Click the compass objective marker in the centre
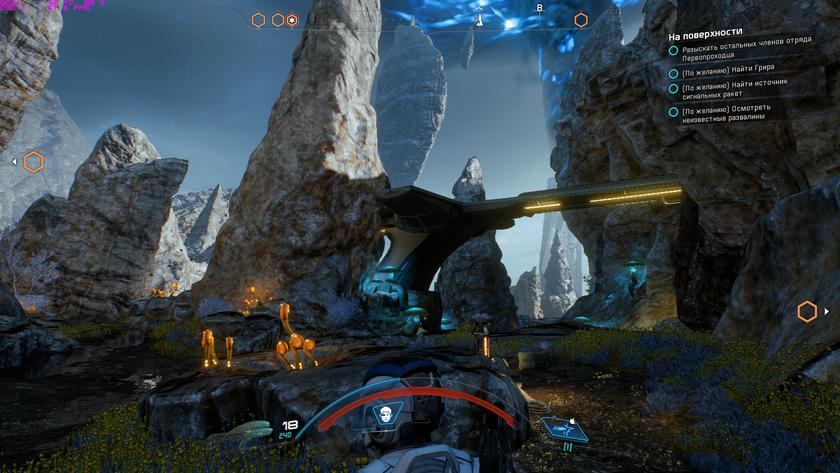This screenshot has width=840, height=473. 480,19
